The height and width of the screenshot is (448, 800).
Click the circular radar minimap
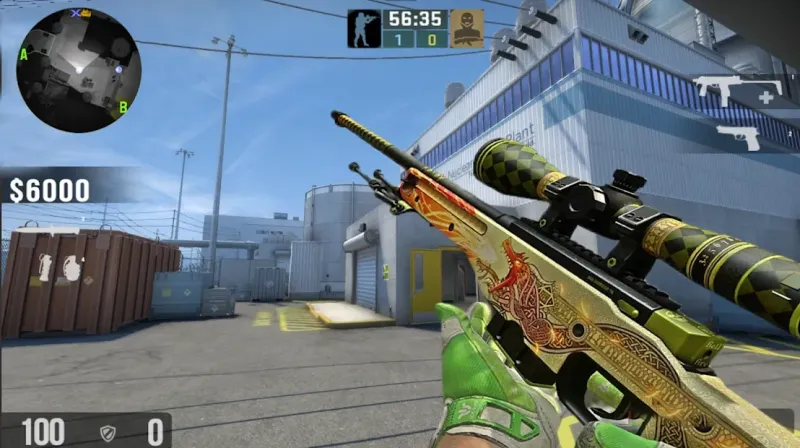coord(79,70)
